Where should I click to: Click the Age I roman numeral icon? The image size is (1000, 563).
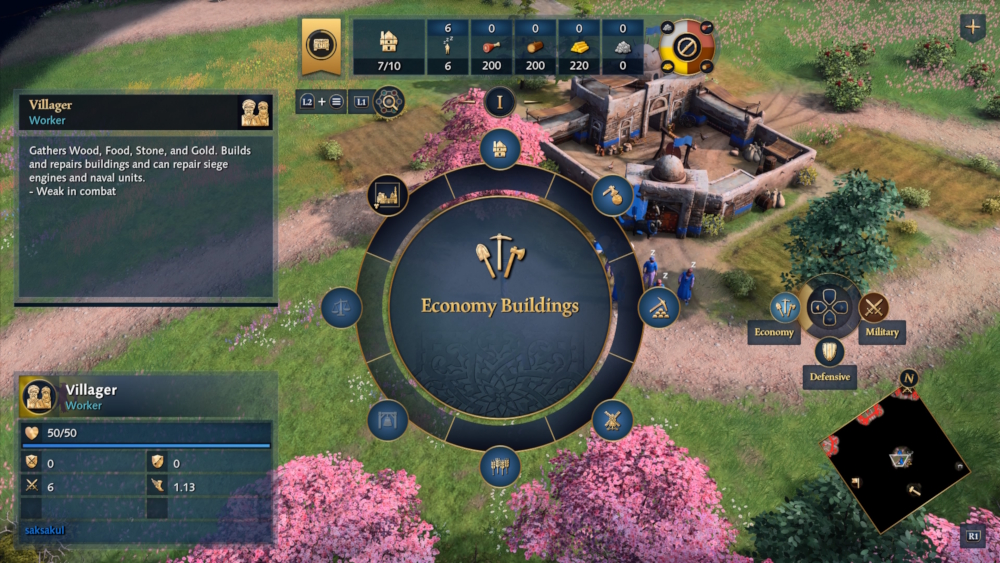click(x=499, y=102)
